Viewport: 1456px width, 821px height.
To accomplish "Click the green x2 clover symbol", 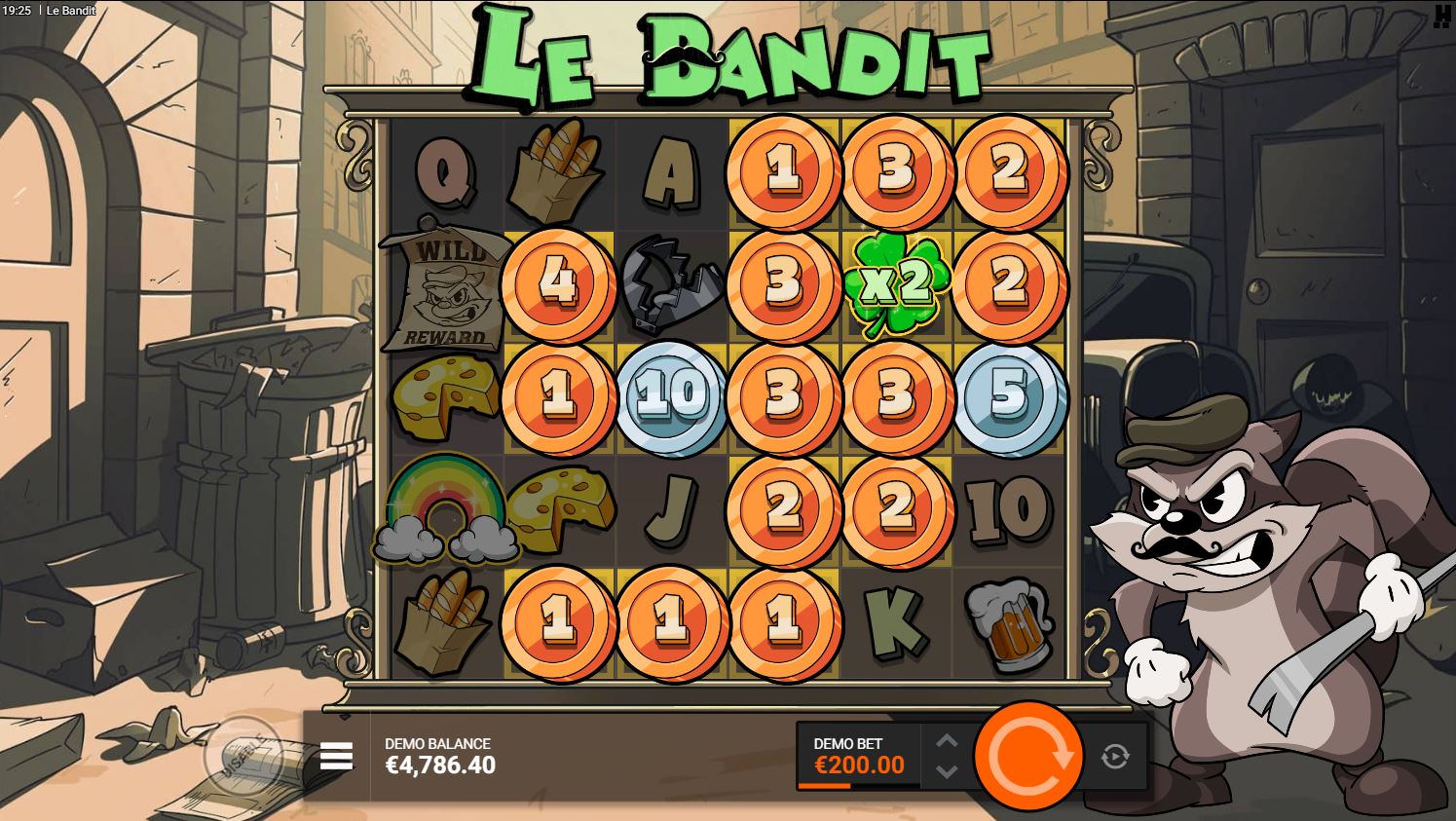I will point(896,283).
